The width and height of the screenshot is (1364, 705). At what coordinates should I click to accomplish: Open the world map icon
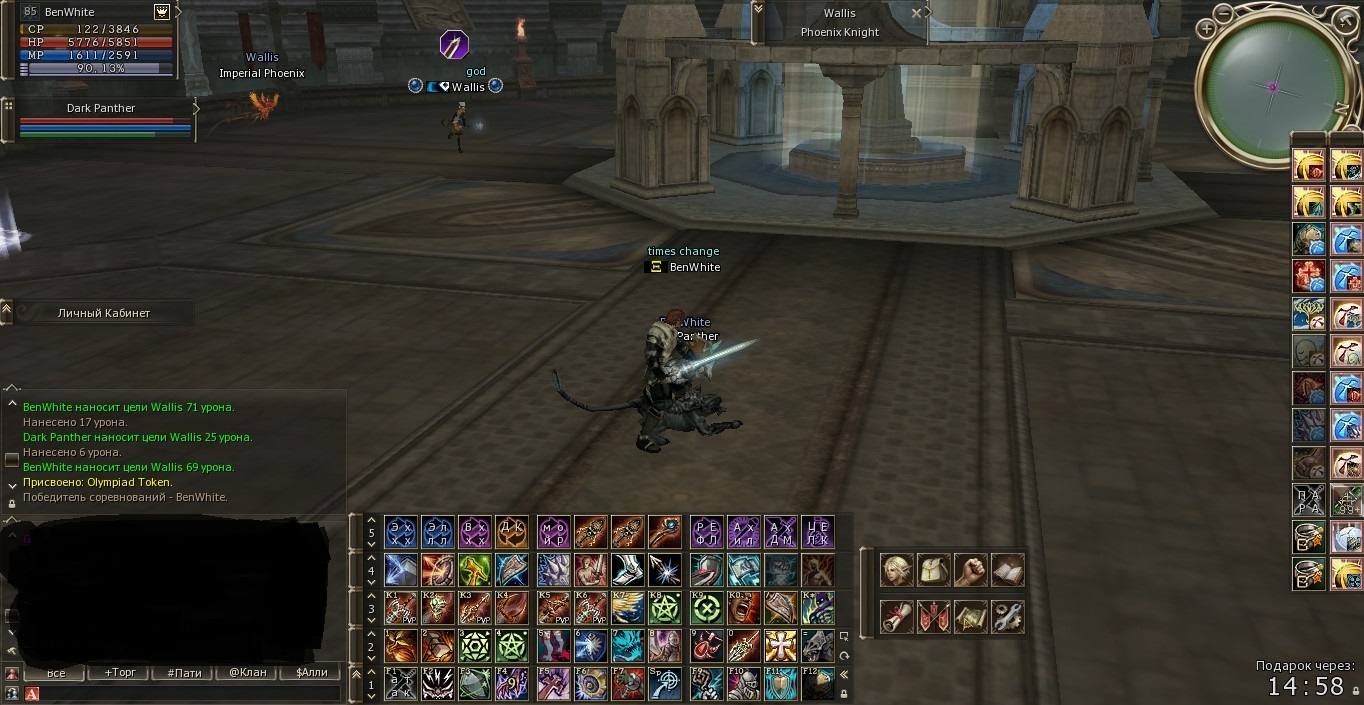[970, 617]
